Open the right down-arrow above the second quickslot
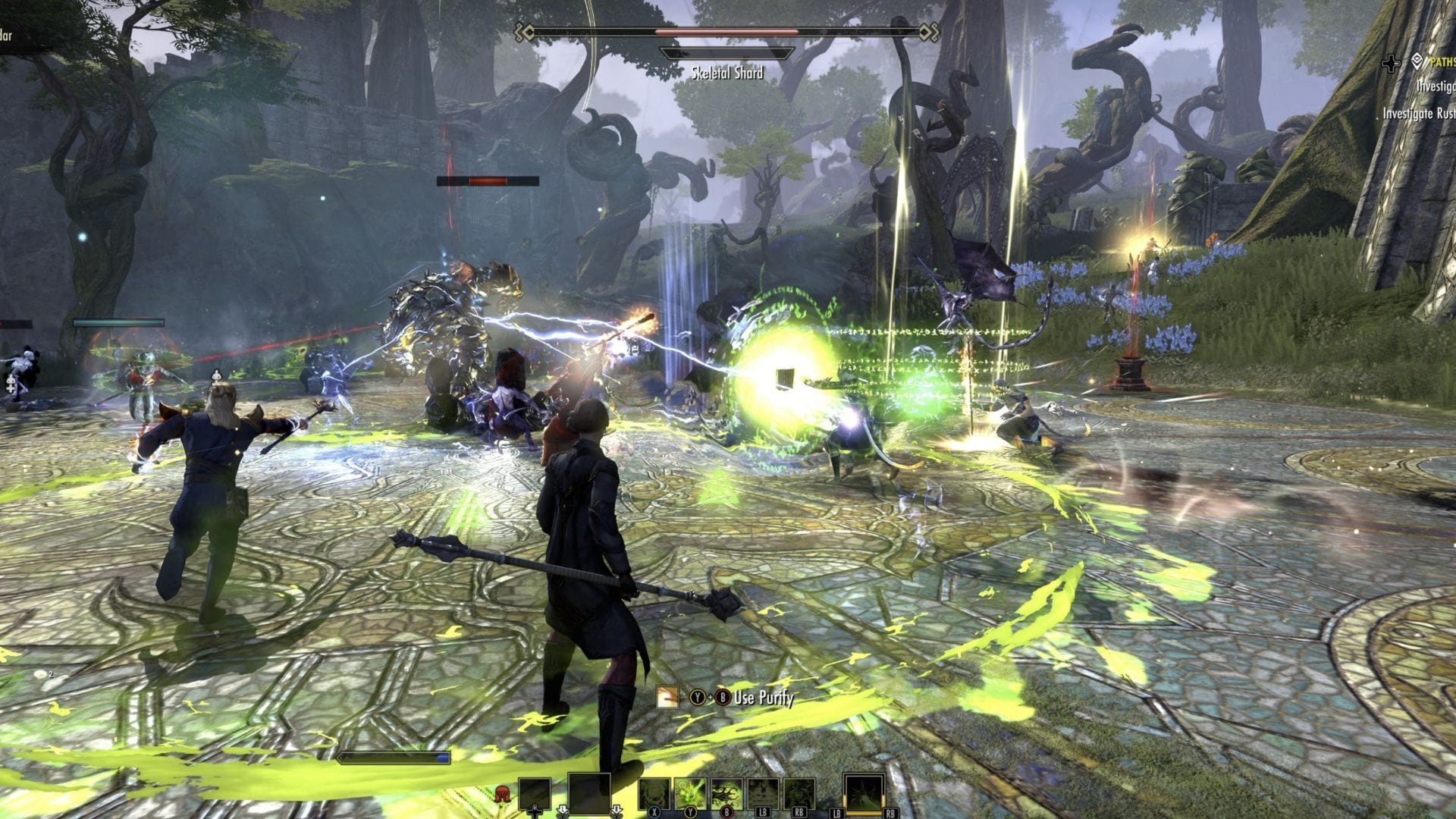The height and width of the screenshot is (819, 1456). 617,808
